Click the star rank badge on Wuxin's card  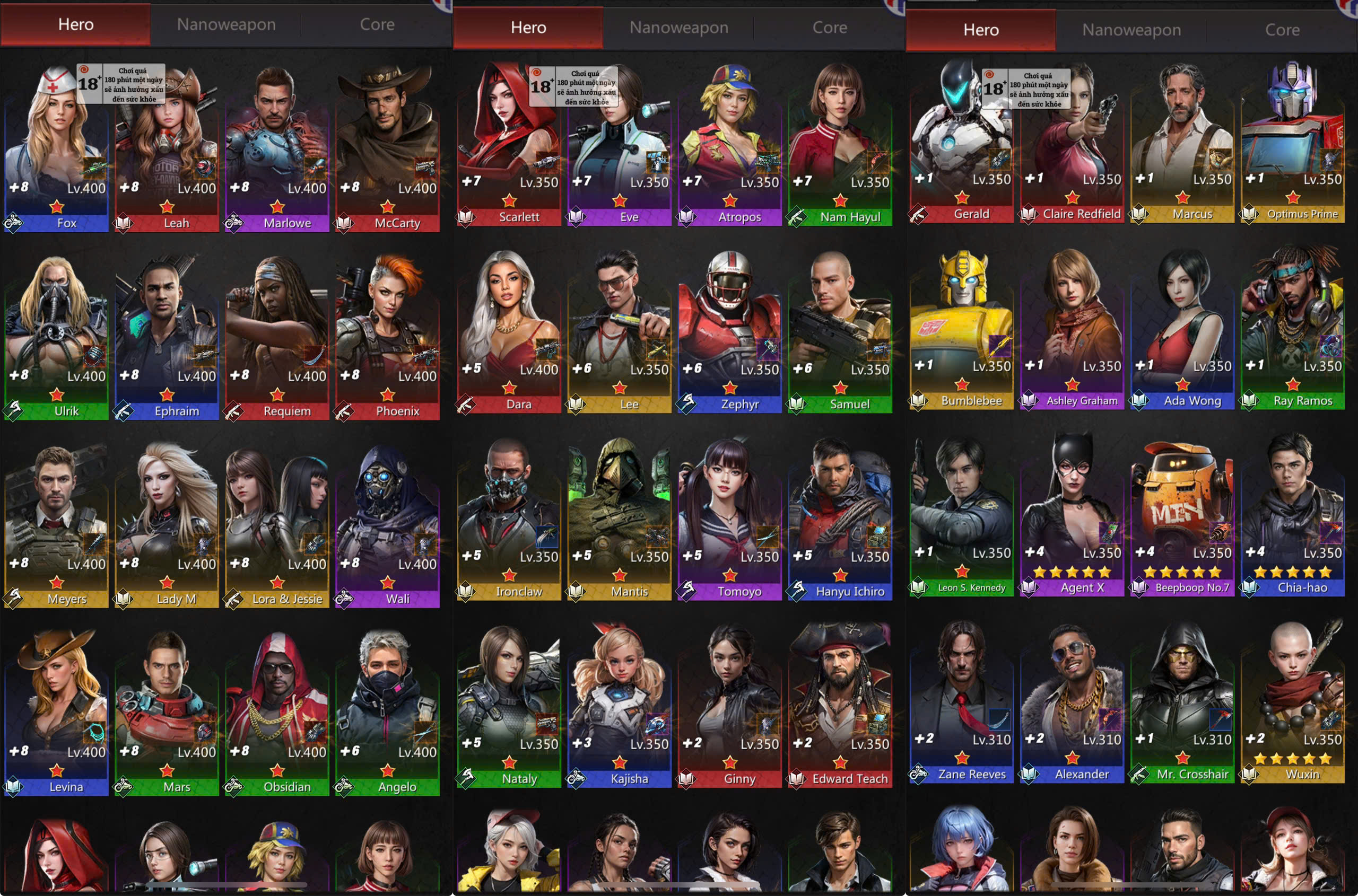[x=1293, y=757]
